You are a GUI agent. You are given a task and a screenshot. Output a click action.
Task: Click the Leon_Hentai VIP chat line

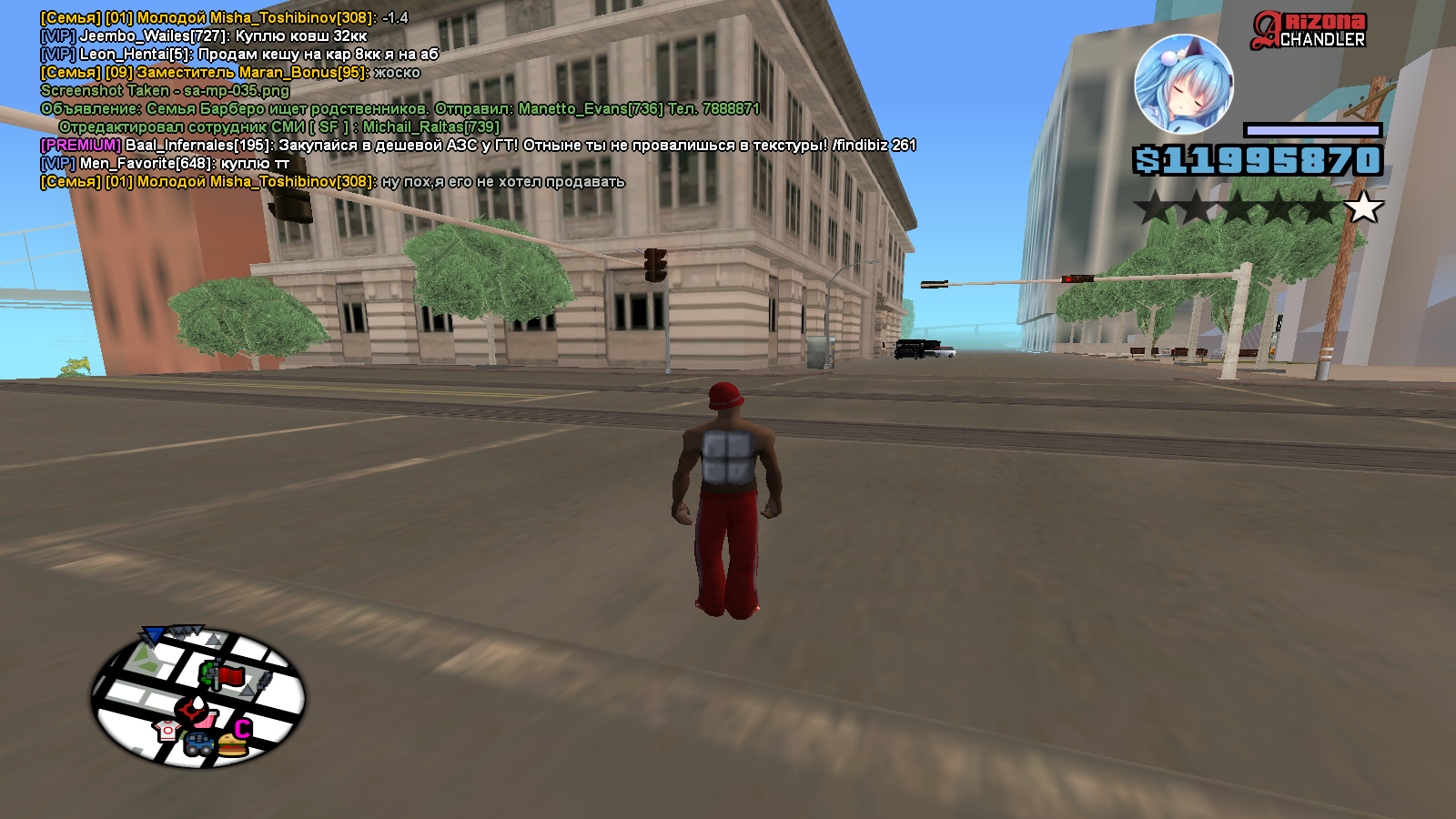coord(239,55)
